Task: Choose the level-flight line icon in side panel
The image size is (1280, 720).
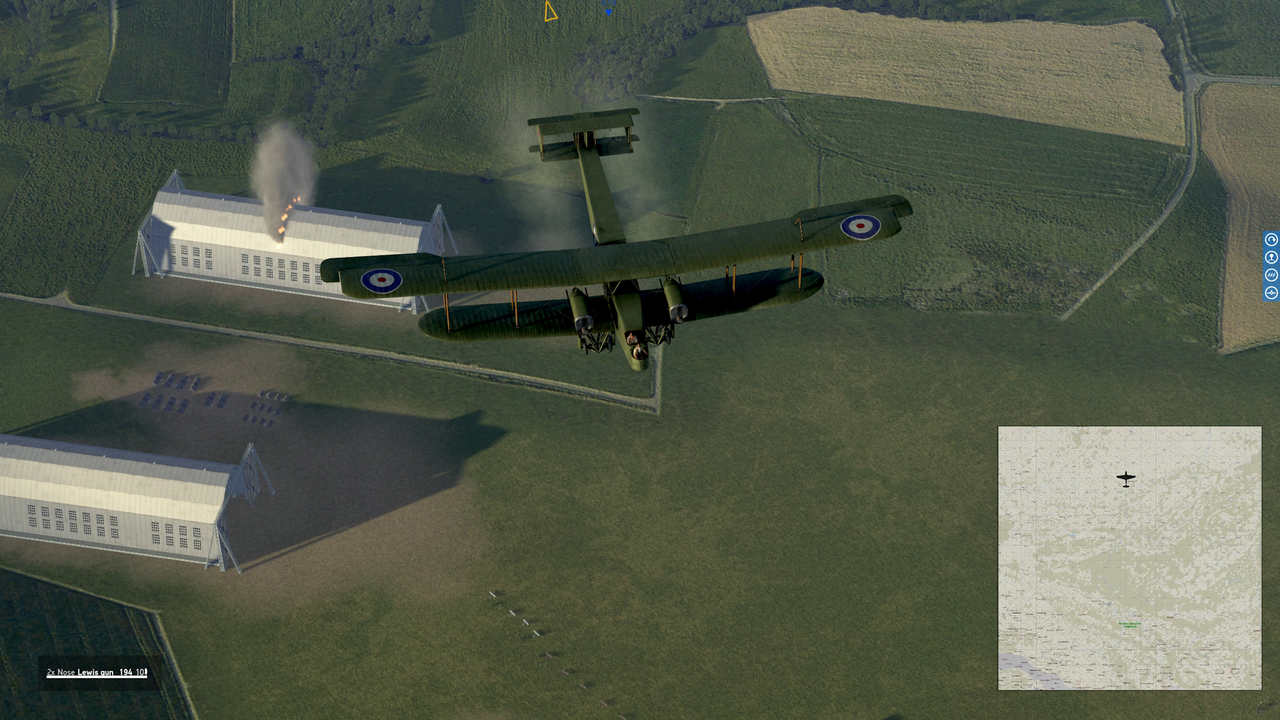Action: (x=1271, y=293)
